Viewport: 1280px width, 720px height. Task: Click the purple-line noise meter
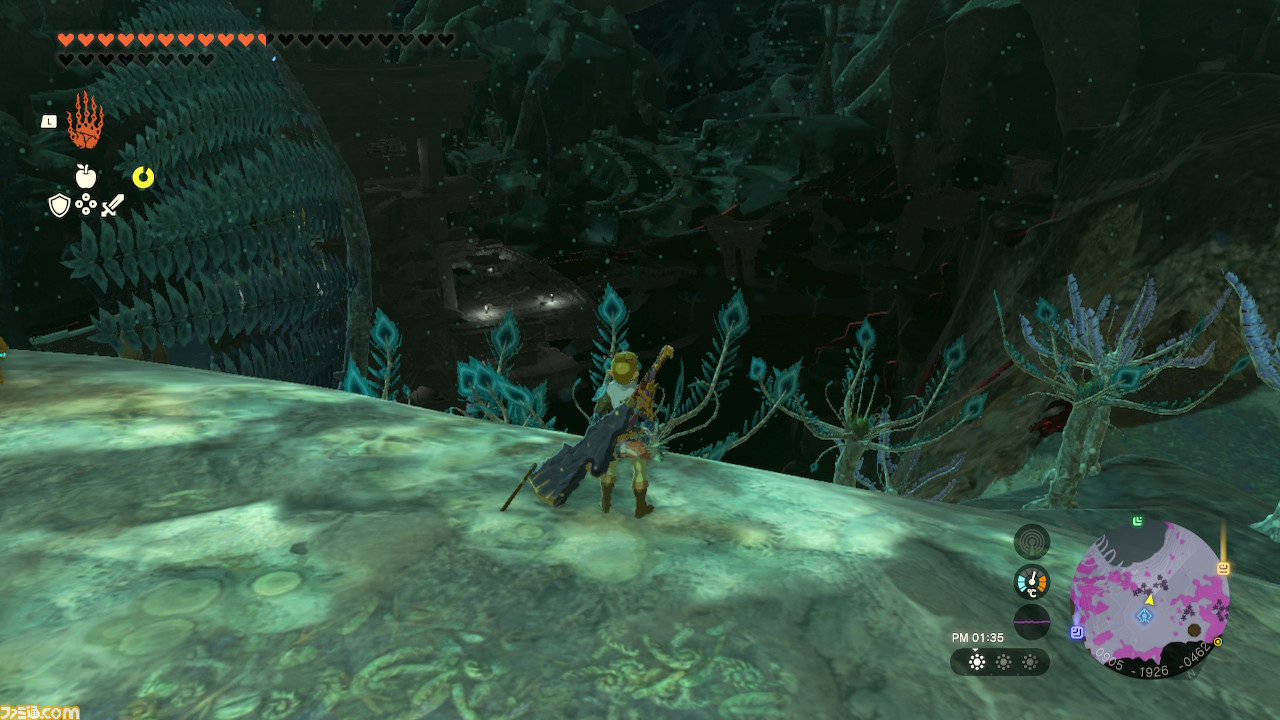(1031, 621)
